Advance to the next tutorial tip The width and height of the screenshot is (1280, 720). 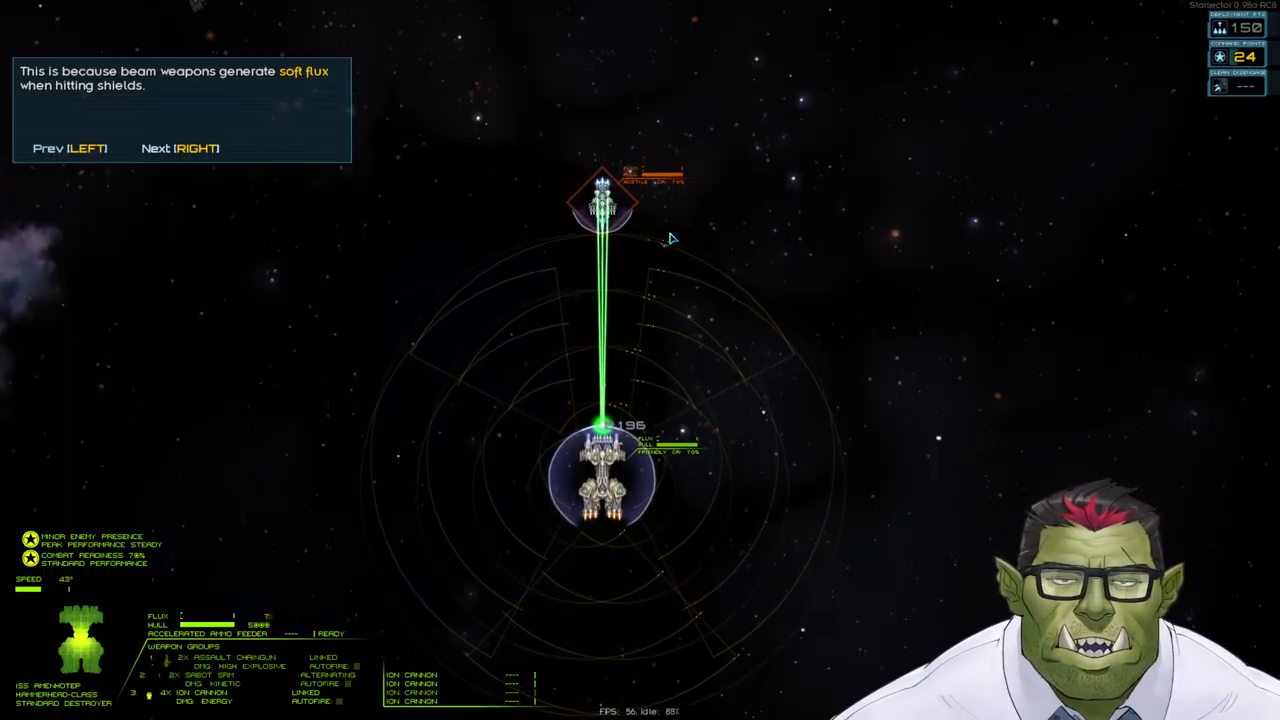tap(180, 148)
